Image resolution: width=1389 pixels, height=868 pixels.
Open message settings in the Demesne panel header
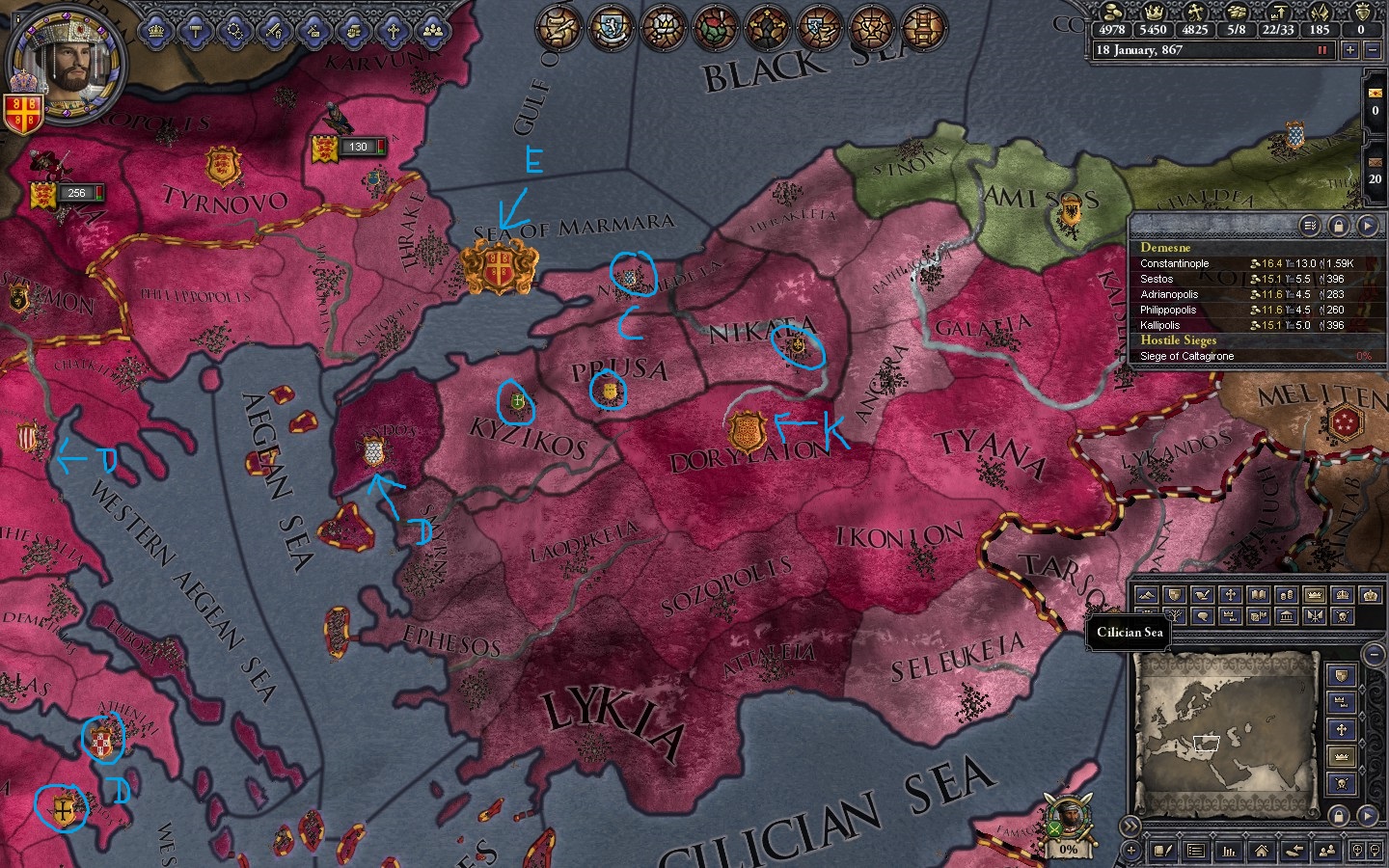(1309, 225)
